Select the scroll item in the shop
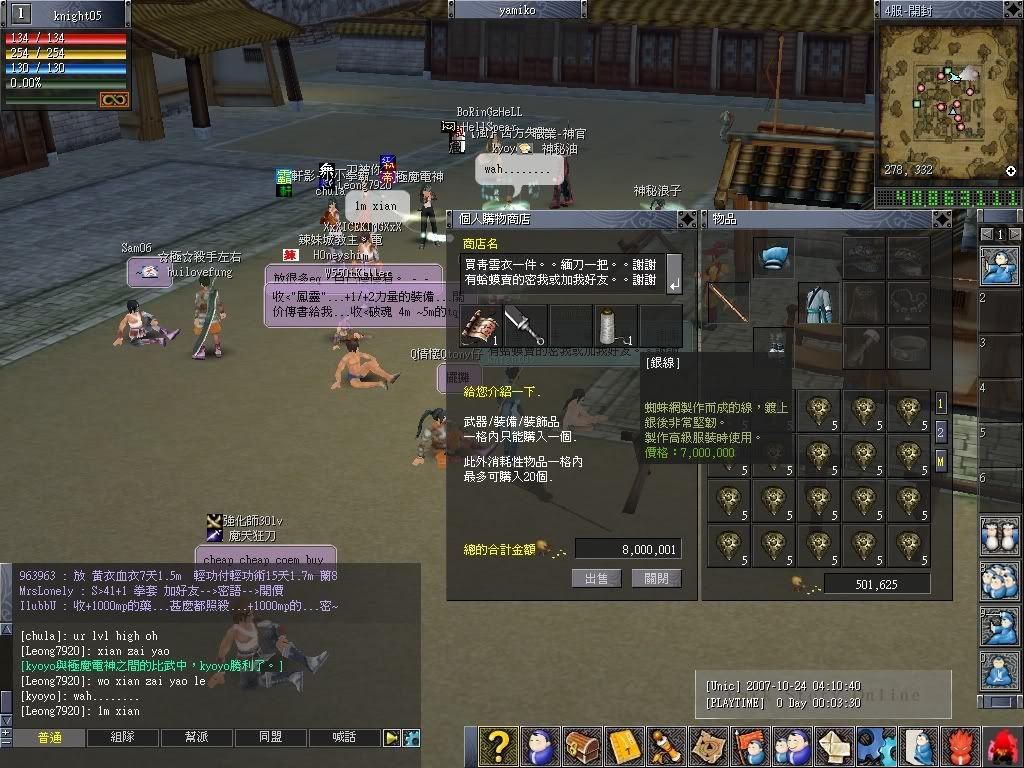Viewport: 1024px width, 768px height. pyautogui.click(x=480, y=325)
